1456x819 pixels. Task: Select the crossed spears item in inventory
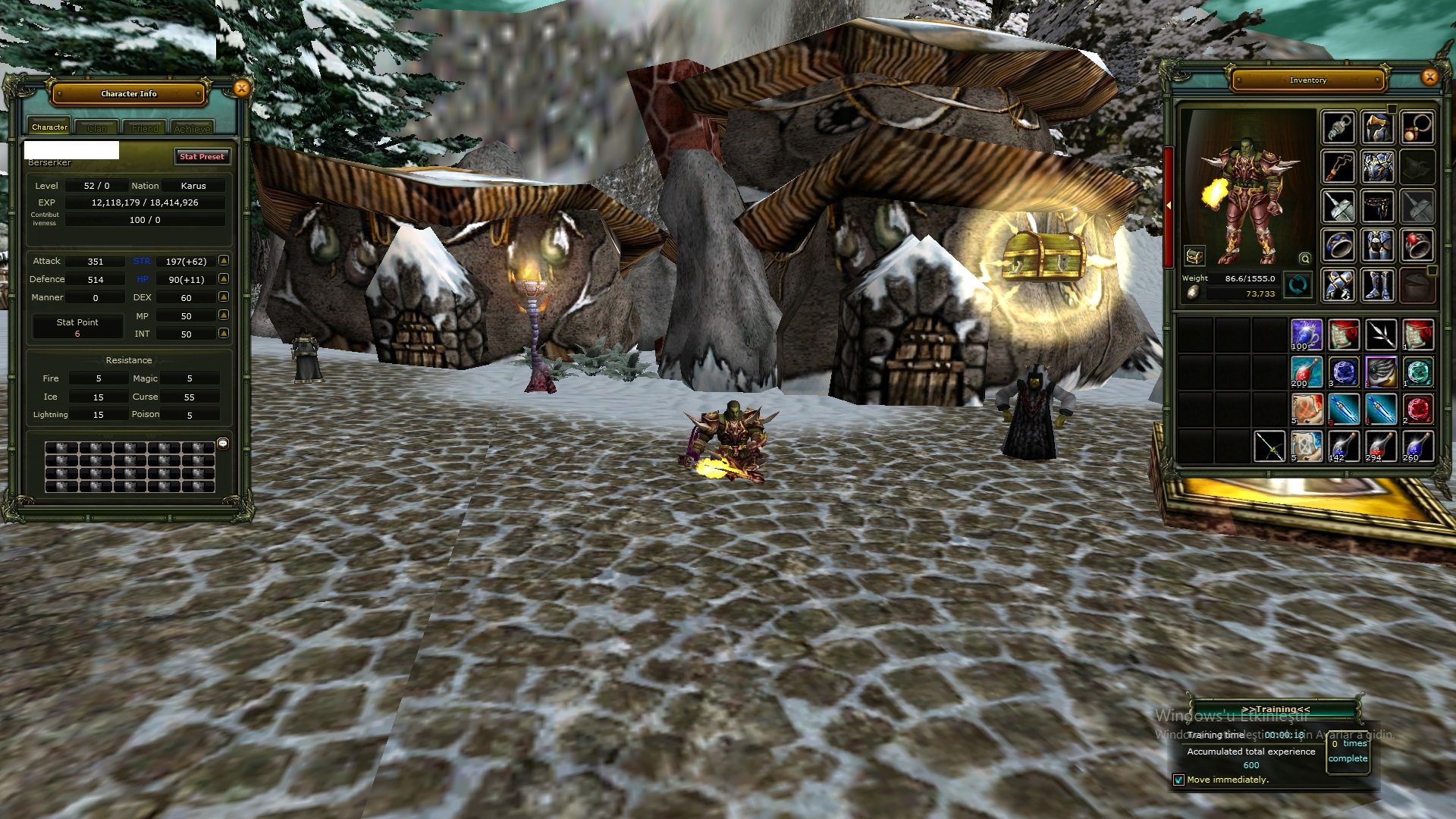(1380, 334)
